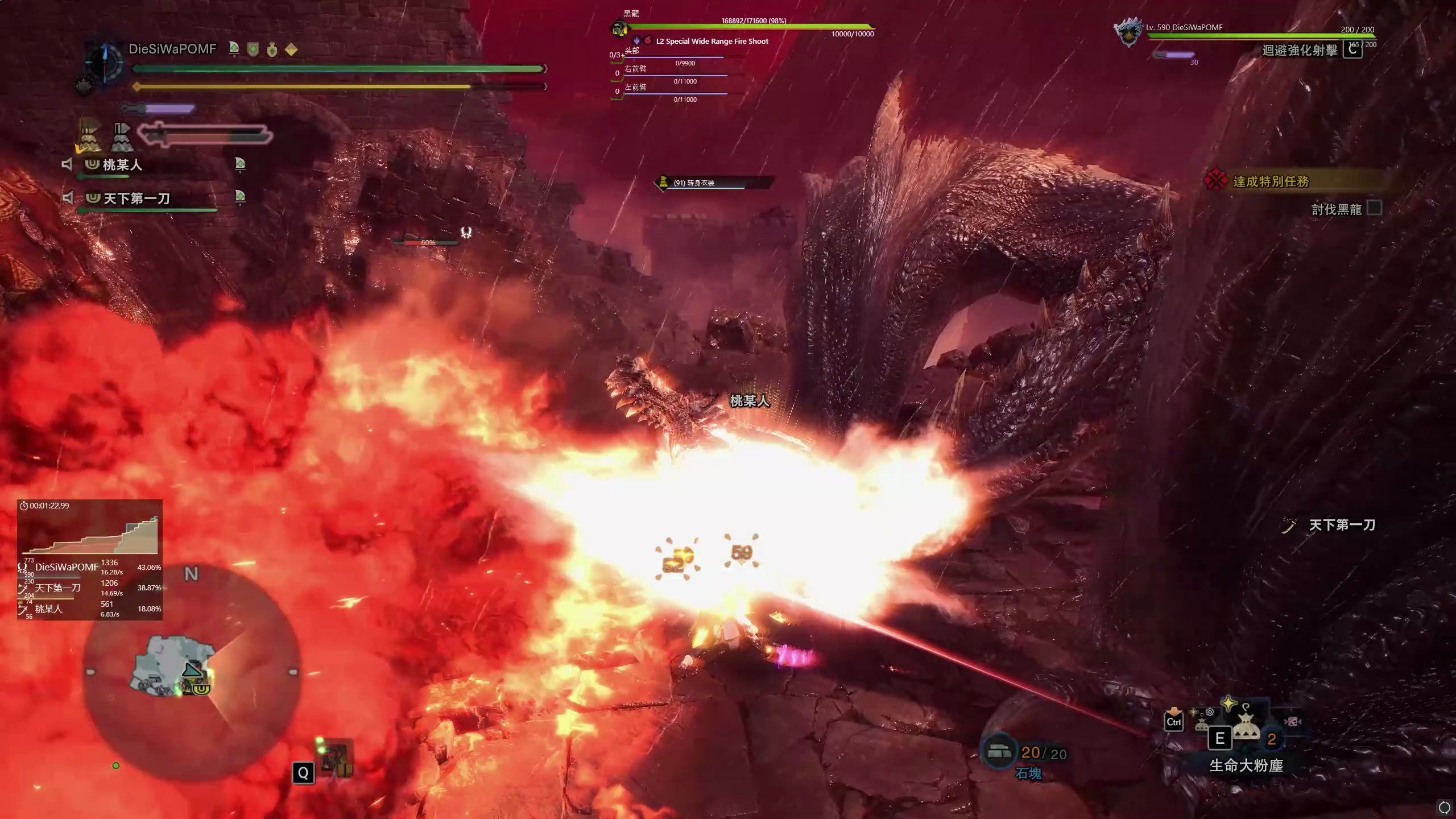Click the 转身衣装 mantle timer bar

pos(714,183)
